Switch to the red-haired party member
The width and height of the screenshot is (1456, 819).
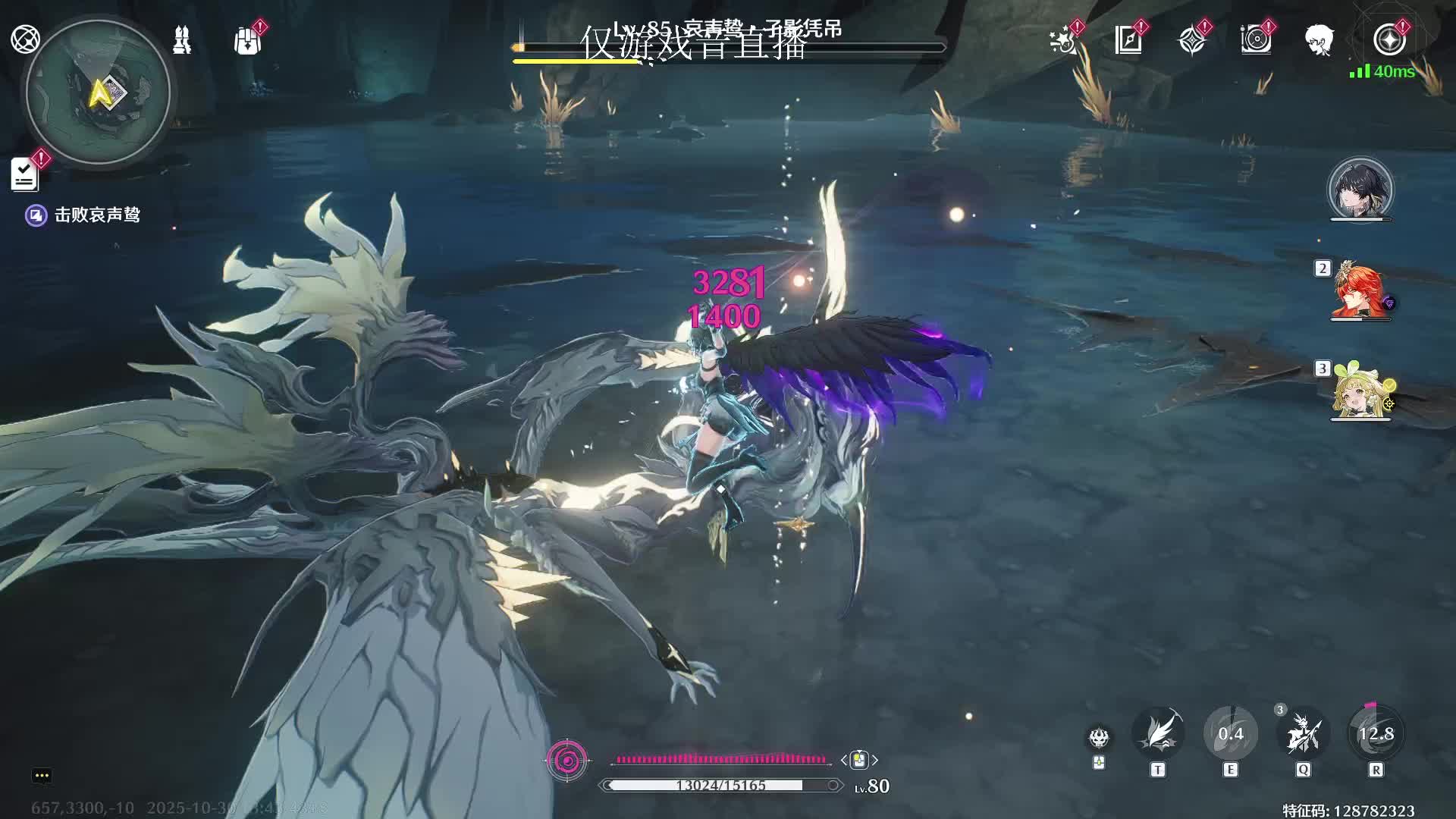[x=1360, y=291]
